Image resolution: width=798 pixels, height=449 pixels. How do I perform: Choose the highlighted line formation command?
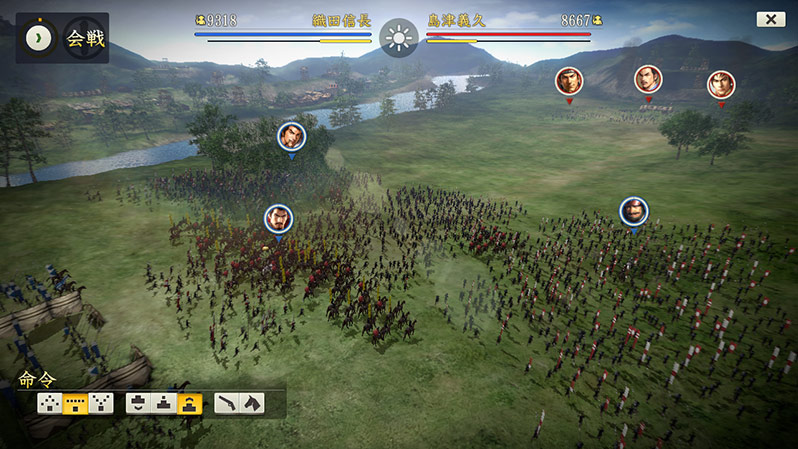(75, 403)
